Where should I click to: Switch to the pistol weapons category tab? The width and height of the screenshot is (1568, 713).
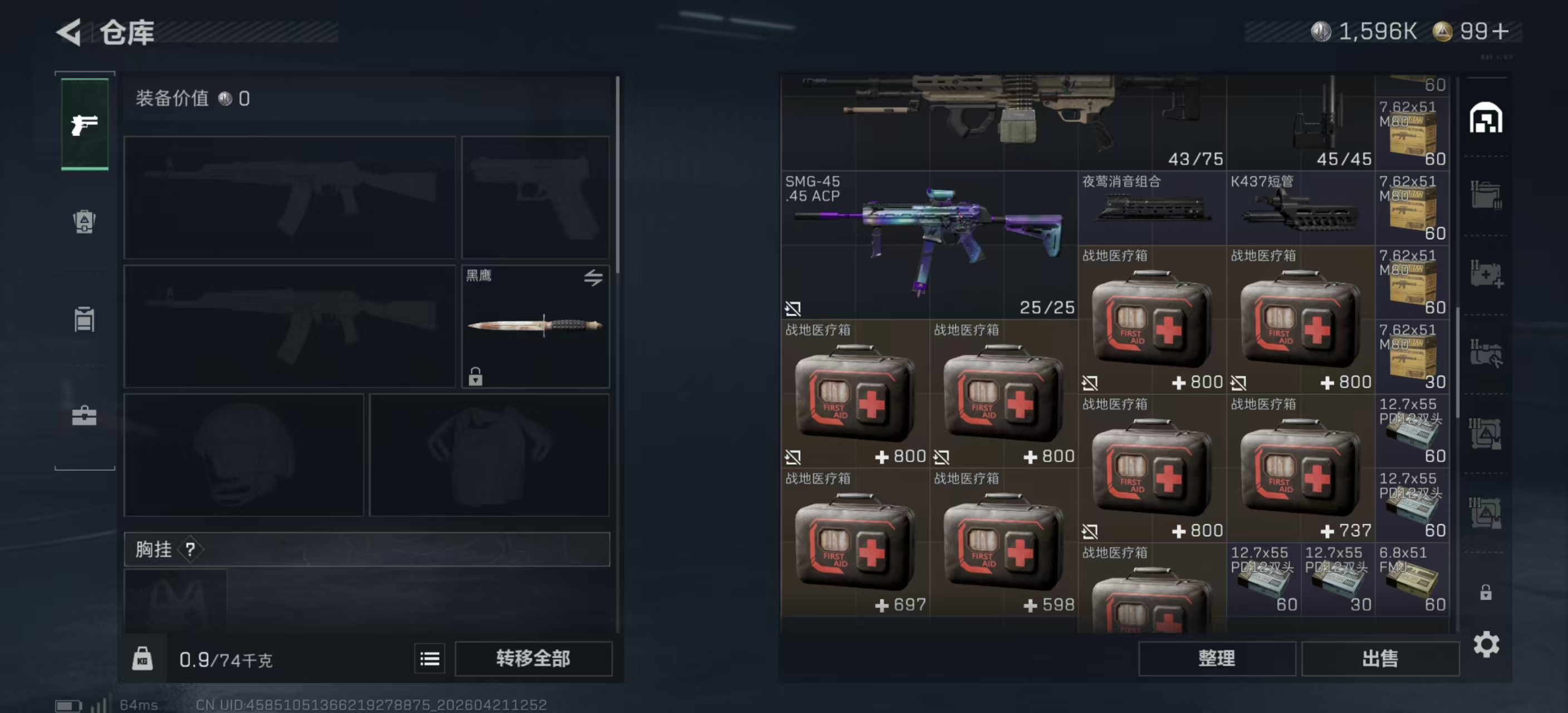tap(84, 125)
